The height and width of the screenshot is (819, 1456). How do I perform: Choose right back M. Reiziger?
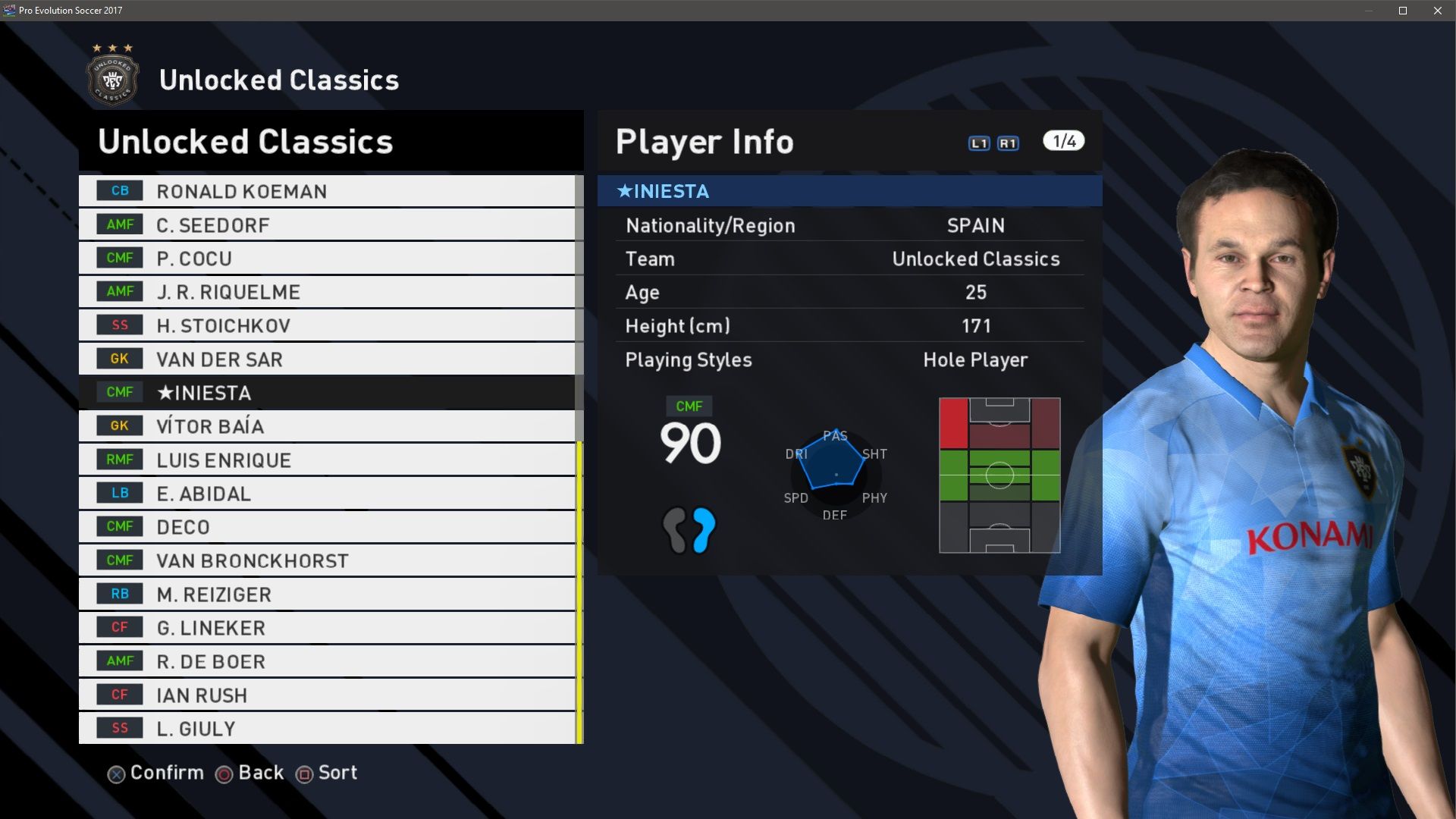pos(326,595)
